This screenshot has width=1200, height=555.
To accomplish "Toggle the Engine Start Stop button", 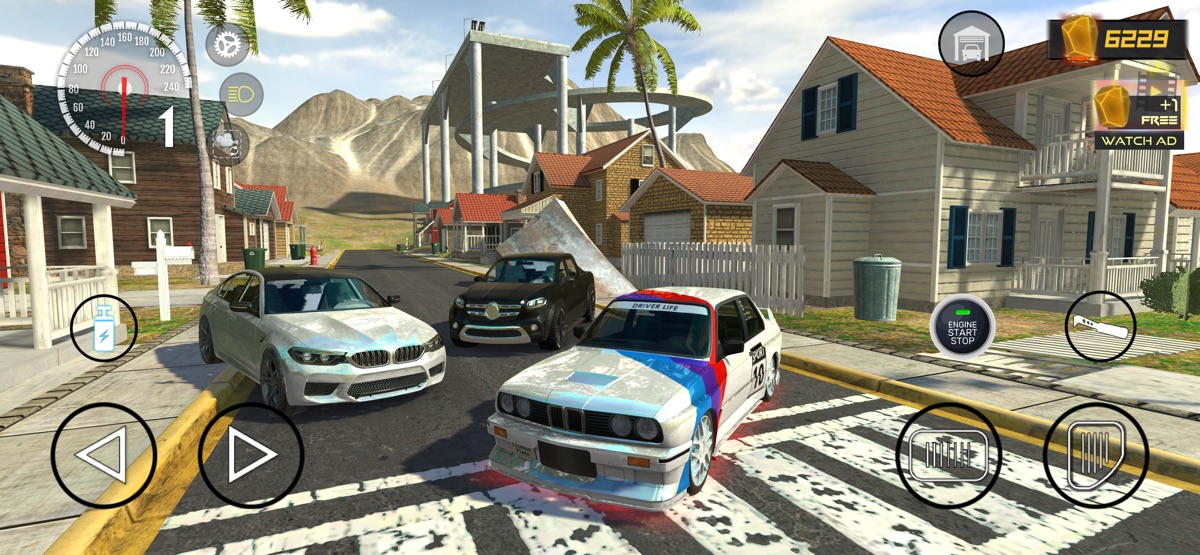I will click(x=962, y=326).
